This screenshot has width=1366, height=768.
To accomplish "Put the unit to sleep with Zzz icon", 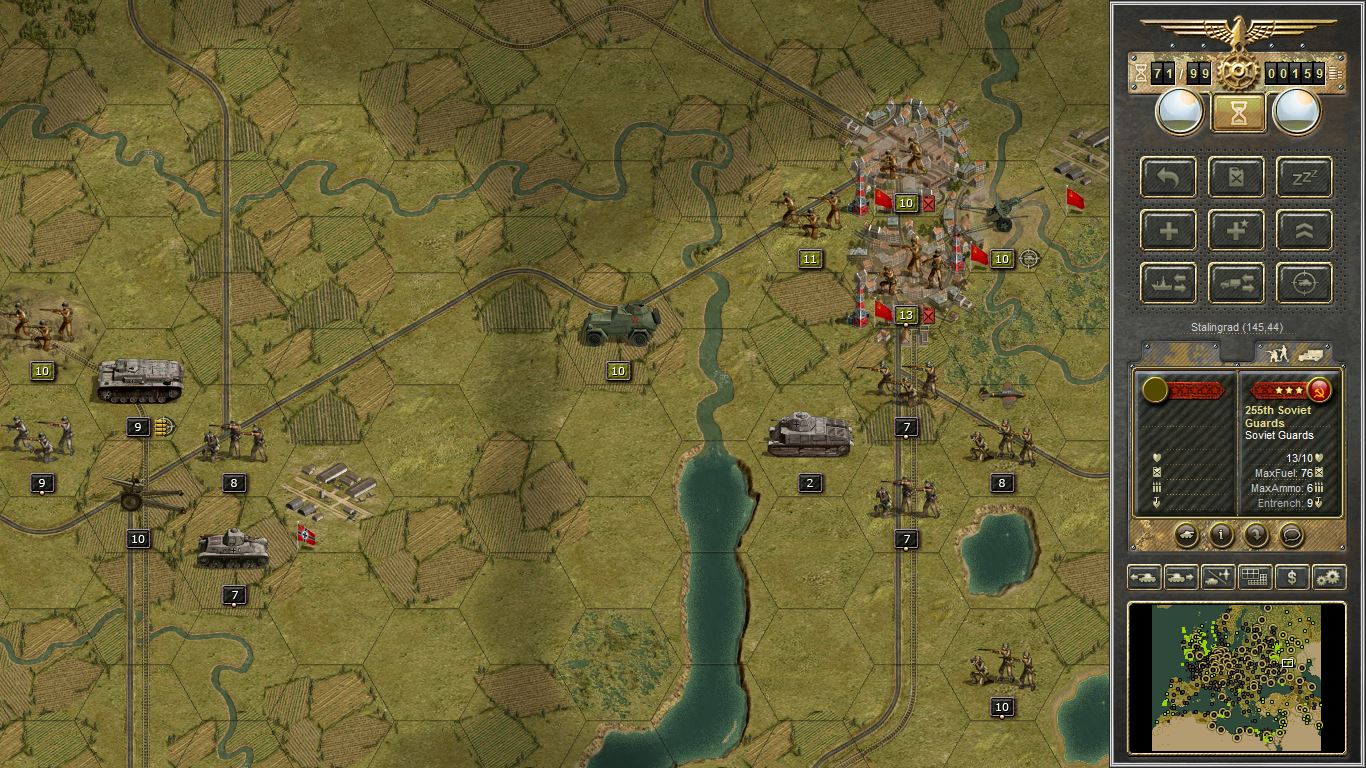I will [x=1303, y=177].
